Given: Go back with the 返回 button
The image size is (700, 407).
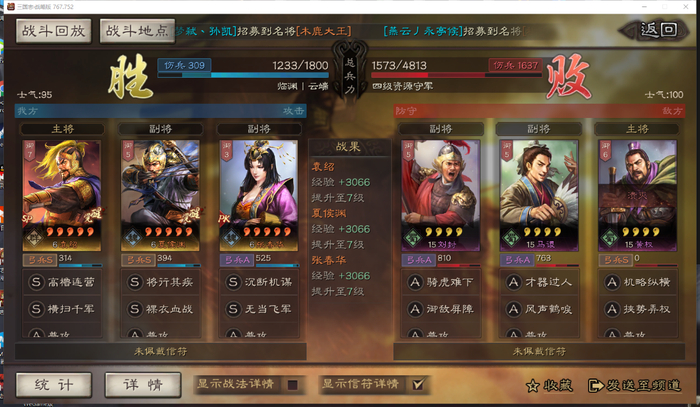Looking at the screenshot, I should tap(659, 29).
